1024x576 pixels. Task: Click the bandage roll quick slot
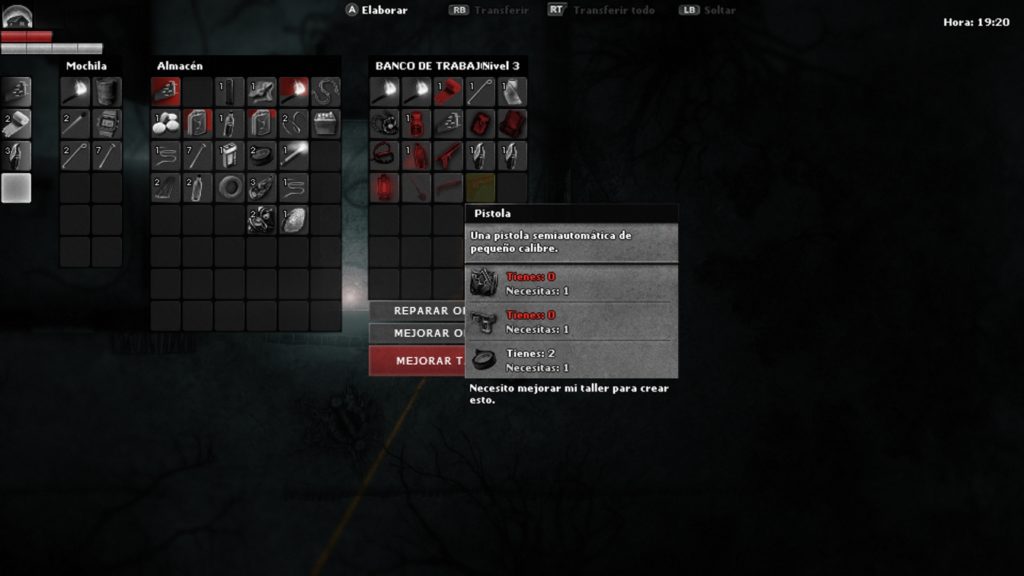click(x=16, y=124)
